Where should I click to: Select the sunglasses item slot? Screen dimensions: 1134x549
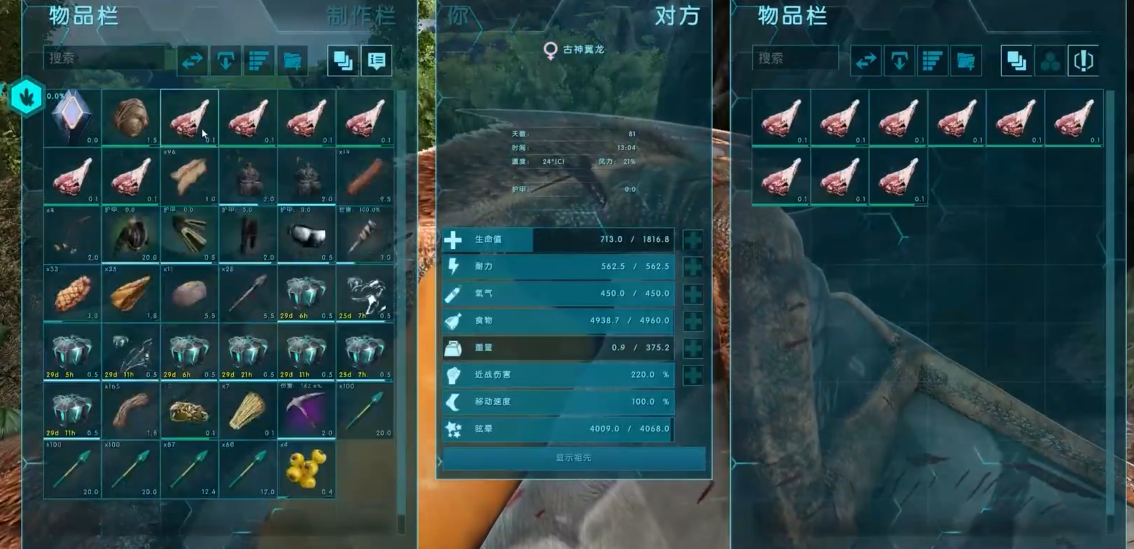tap(307, 234)
